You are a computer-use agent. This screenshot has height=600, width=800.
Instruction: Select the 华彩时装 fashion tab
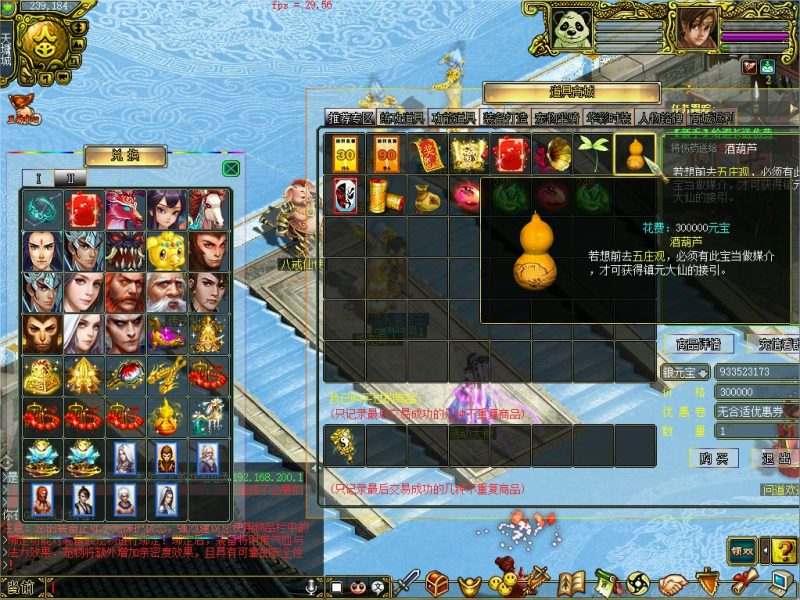pyautogui.click(x=608, y=118)
